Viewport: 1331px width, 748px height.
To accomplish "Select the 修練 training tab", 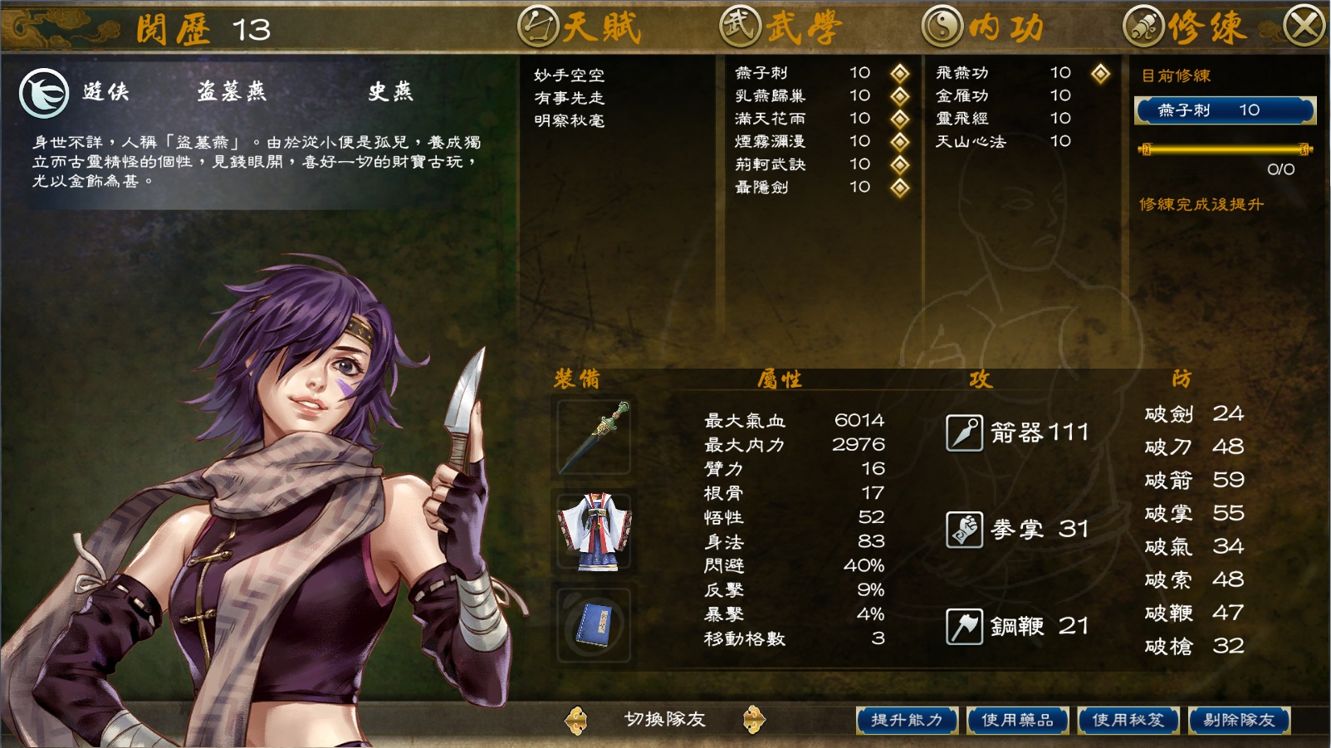I will coord(1186,27).
